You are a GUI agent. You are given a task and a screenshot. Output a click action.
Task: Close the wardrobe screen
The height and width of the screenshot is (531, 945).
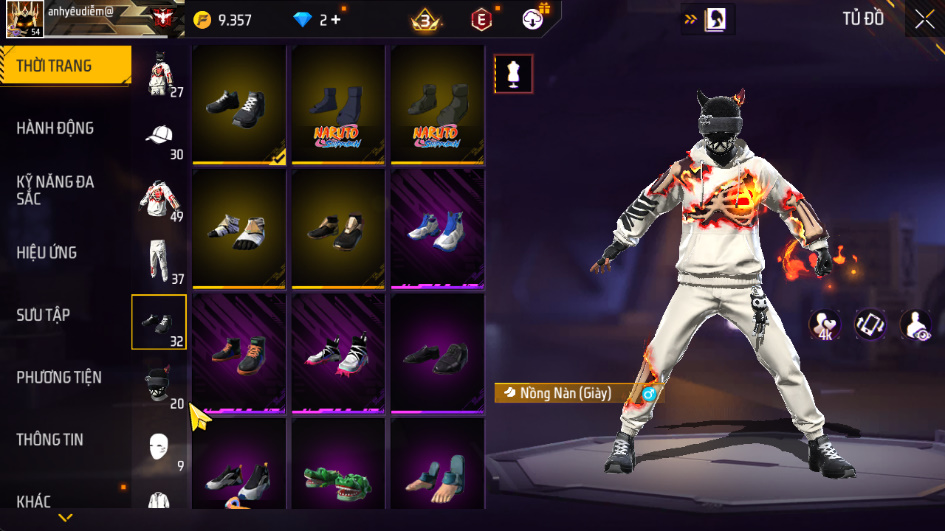click(x=924, y=18)
